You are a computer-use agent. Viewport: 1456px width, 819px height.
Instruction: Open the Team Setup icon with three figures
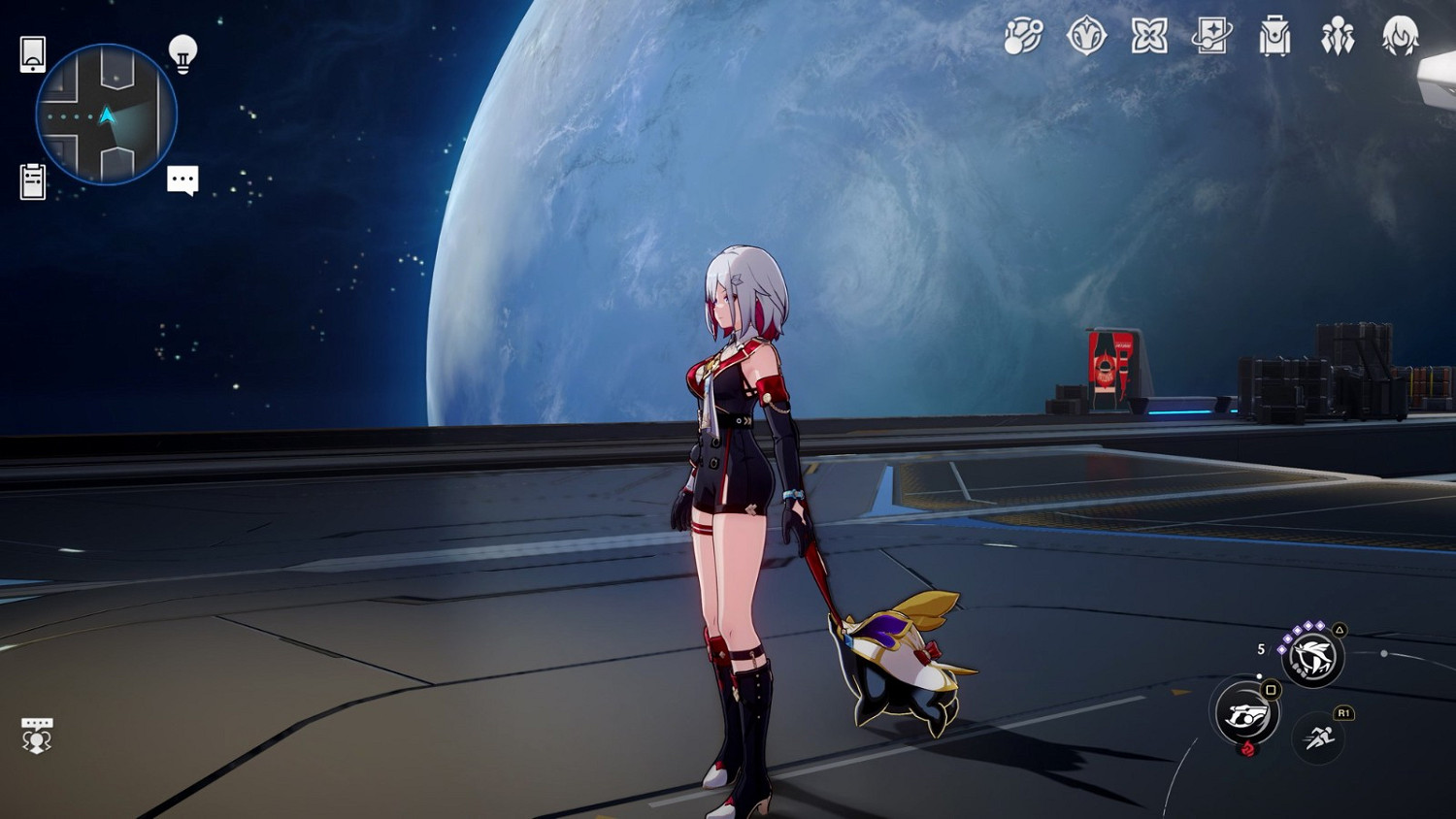[x=1340, y=39]
